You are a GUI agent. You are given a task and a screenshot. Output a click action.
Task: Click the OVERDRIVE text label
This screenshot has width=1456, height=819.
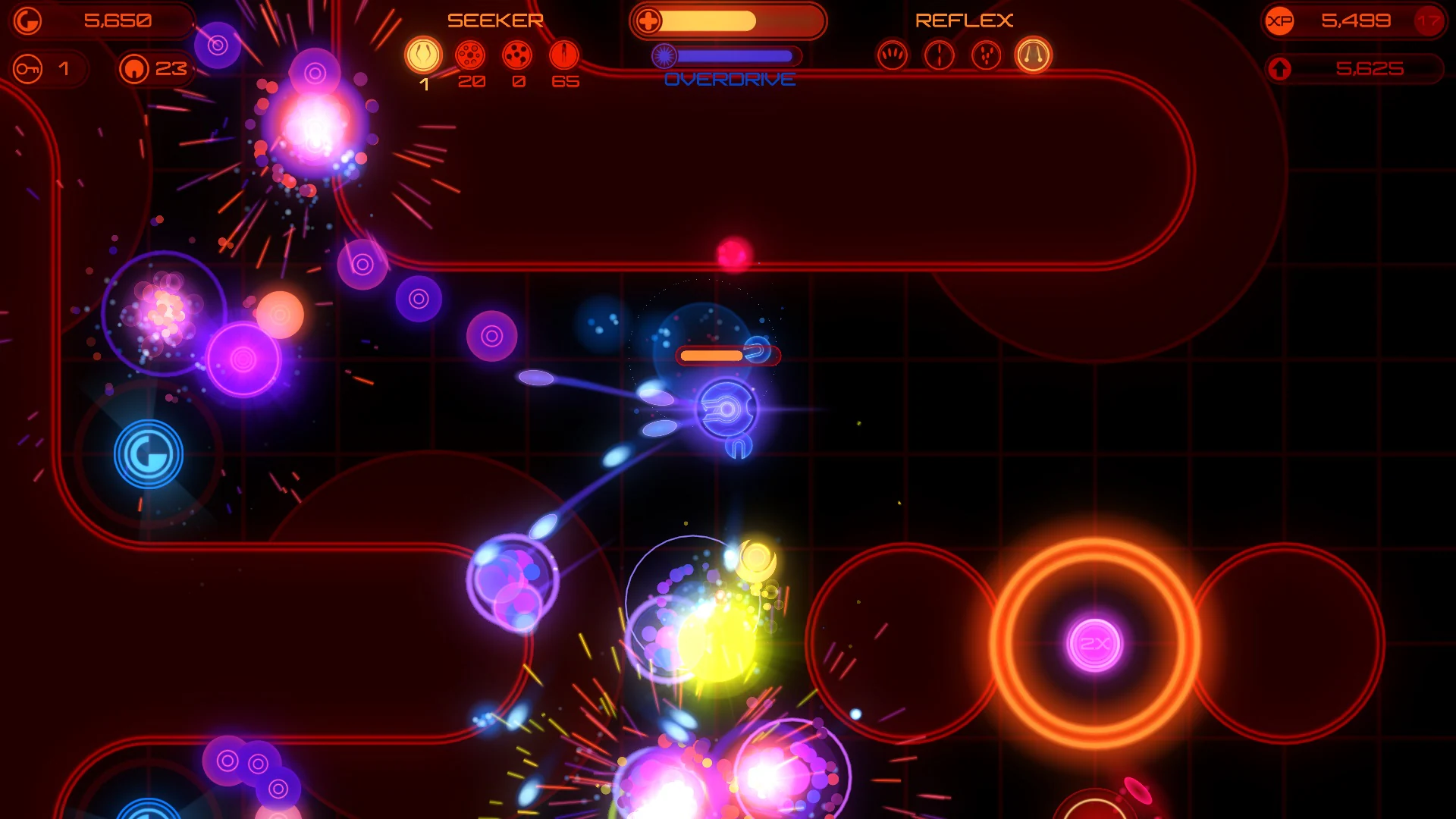point(730,79)
